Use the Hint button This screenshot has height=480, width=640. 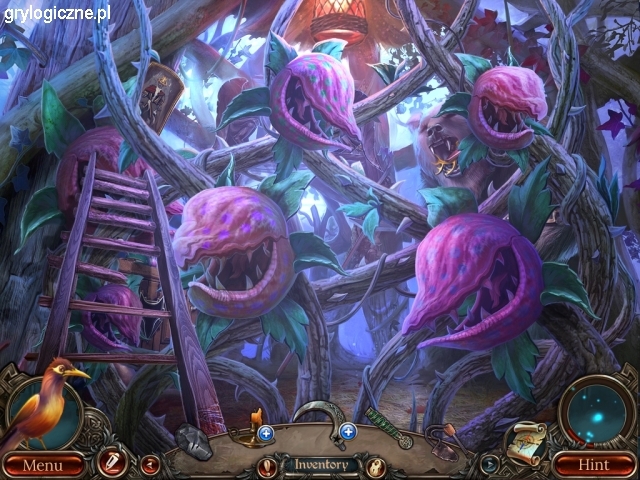point(596,465)
